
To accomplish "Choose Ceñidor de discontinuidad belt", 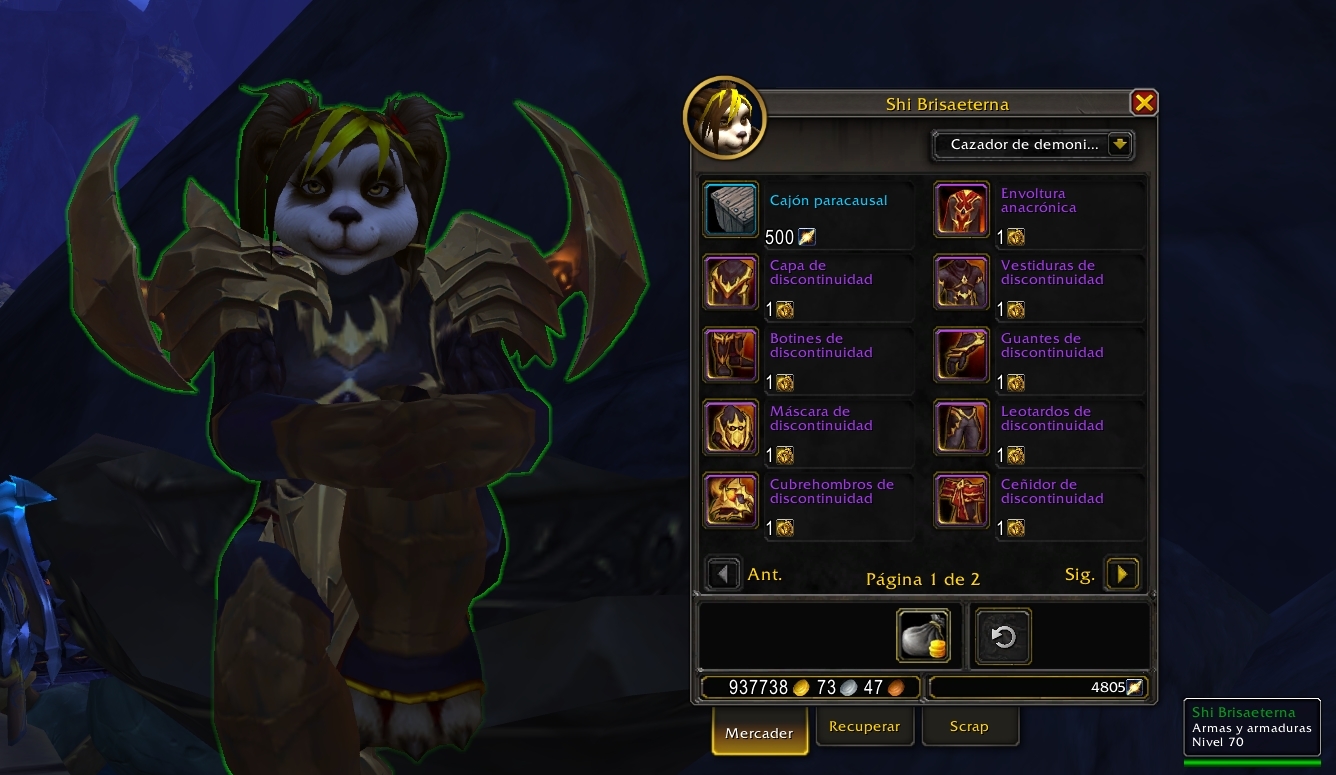I will (962, 500).
